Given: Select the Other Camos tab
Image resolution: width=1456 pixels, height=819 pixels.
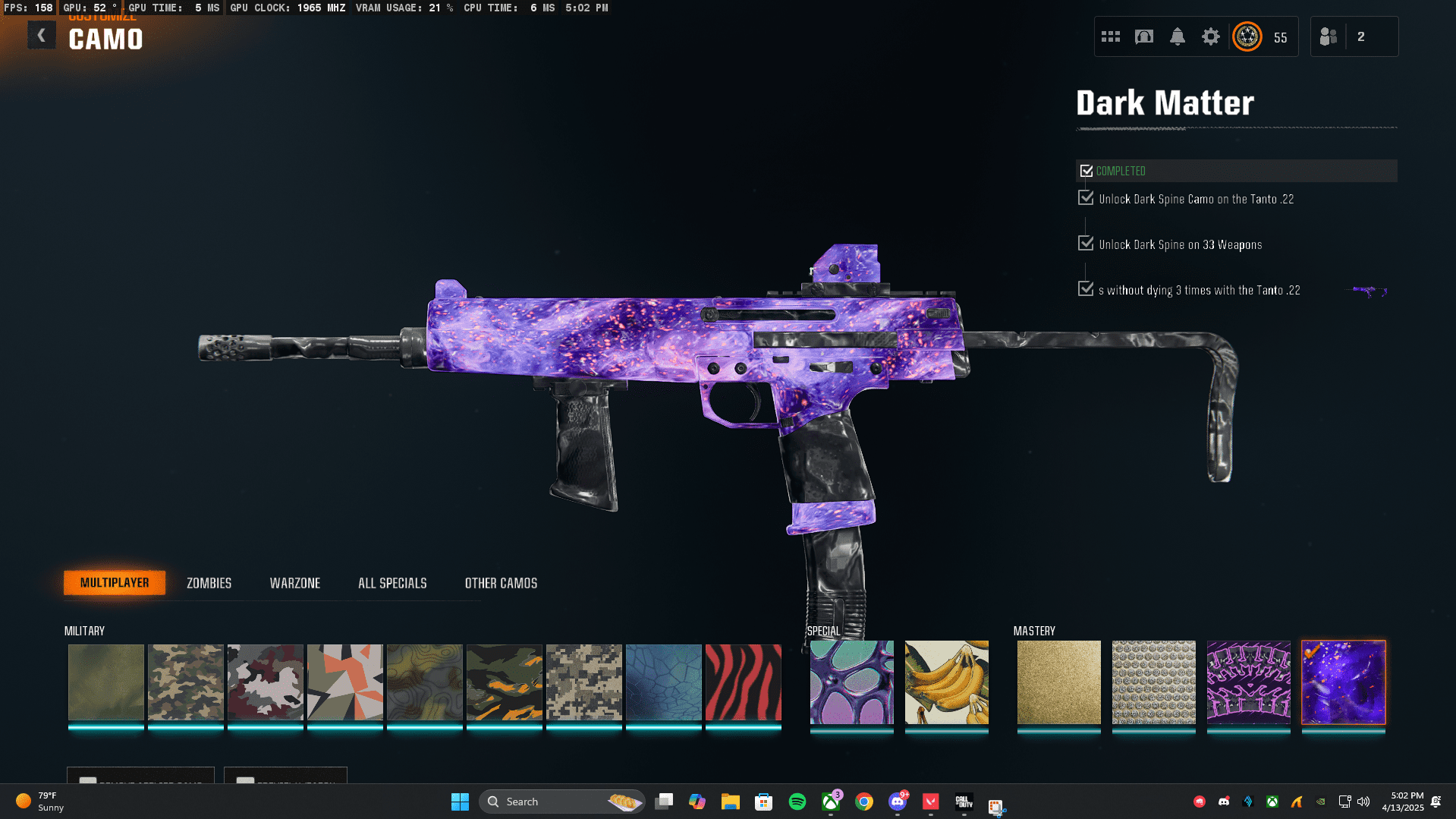Looking at the screenshot, I should [x=501, y=583].
